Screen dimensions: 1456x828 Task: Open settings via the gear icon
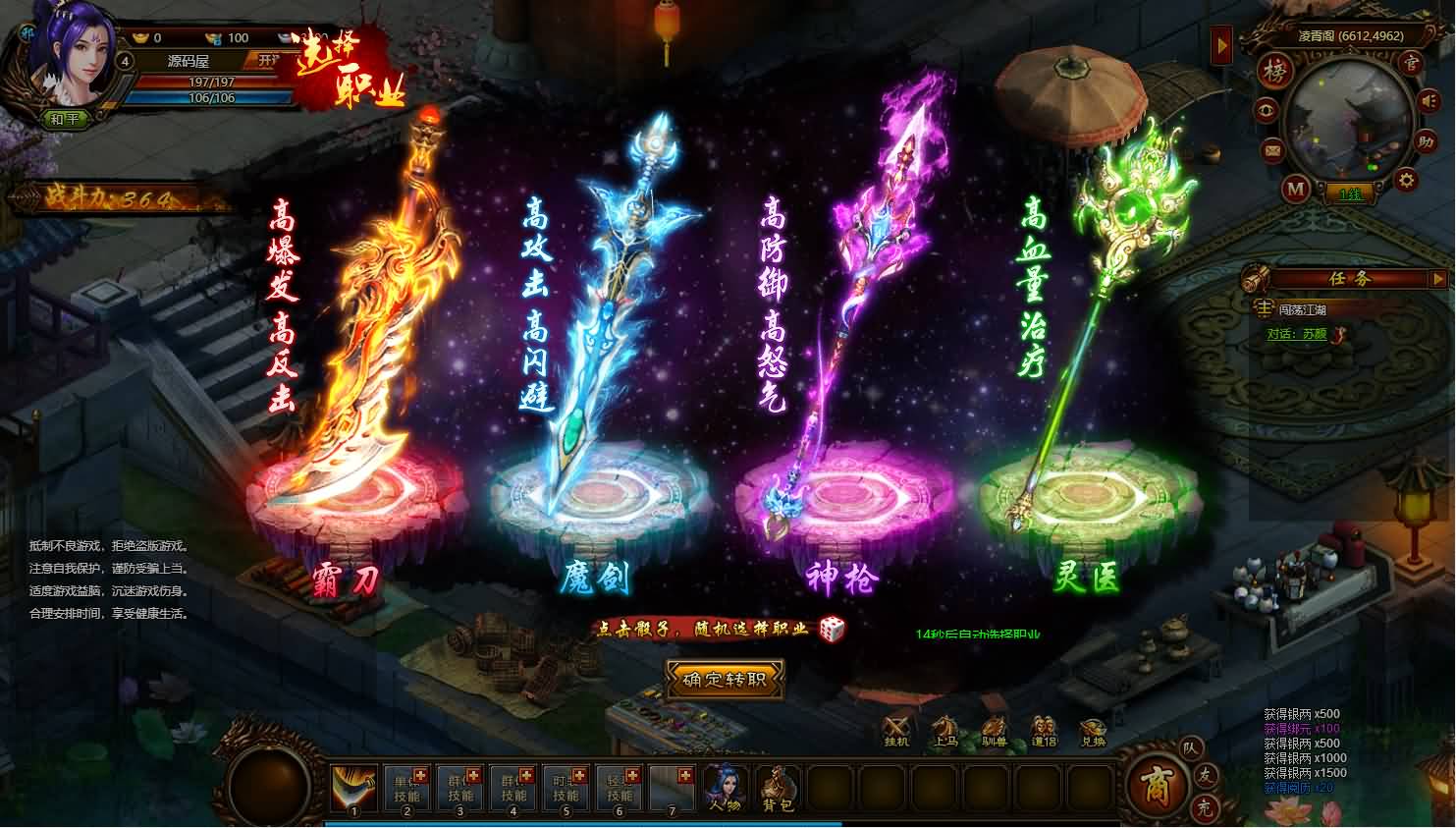pos(1406,180)
